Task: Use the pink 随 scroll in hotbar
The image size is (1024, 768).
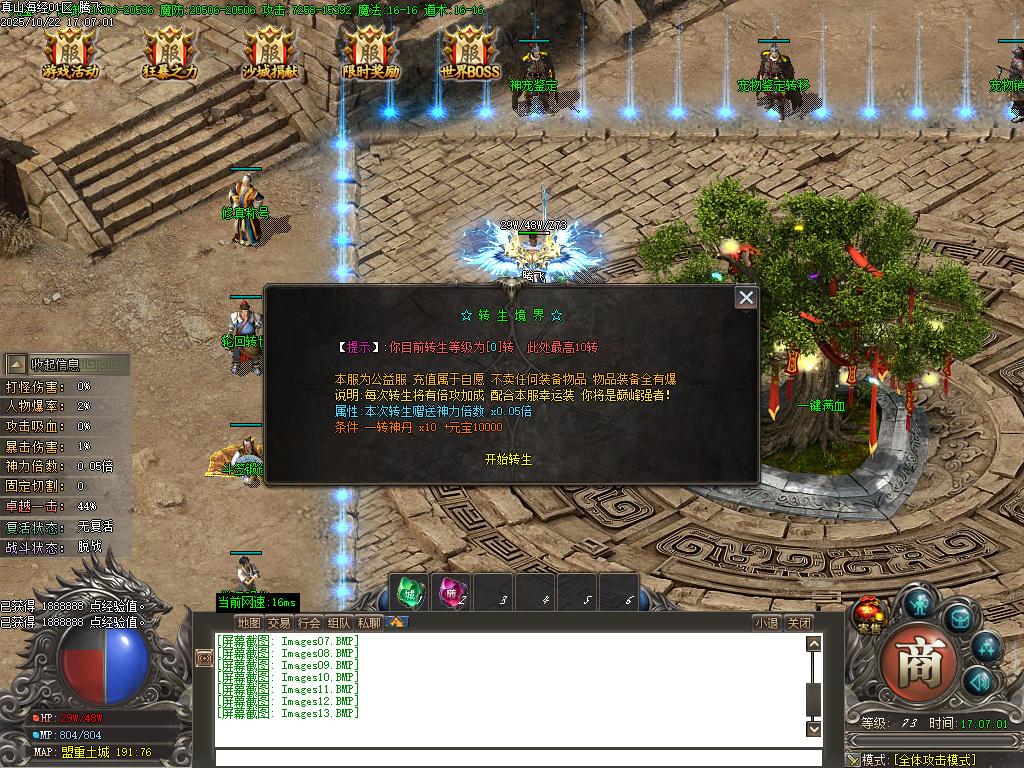Action: click(x=450, y=594)
